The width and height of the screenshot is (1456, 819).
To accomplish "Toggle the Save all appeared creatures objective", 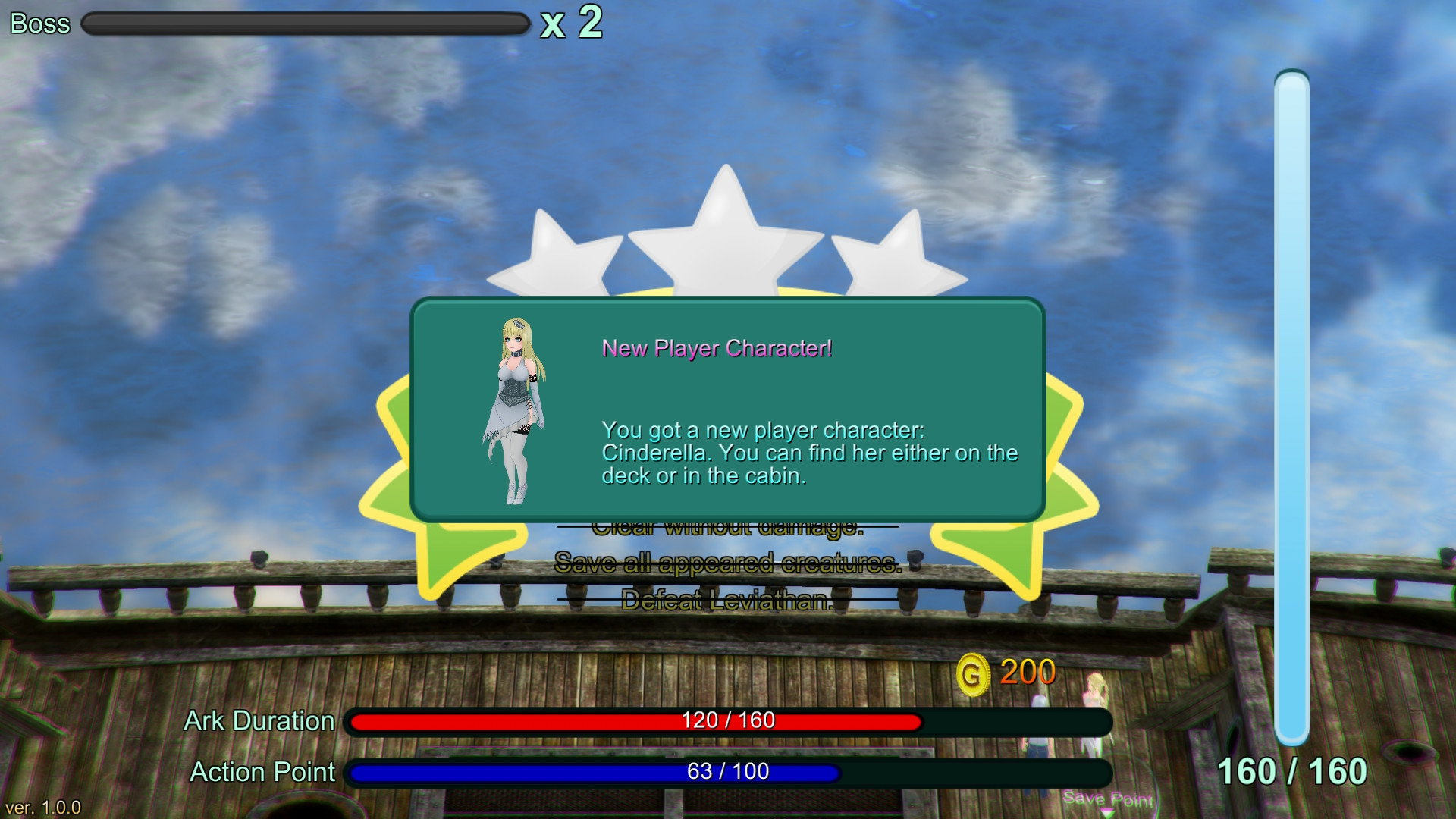I will coord(729,563).
